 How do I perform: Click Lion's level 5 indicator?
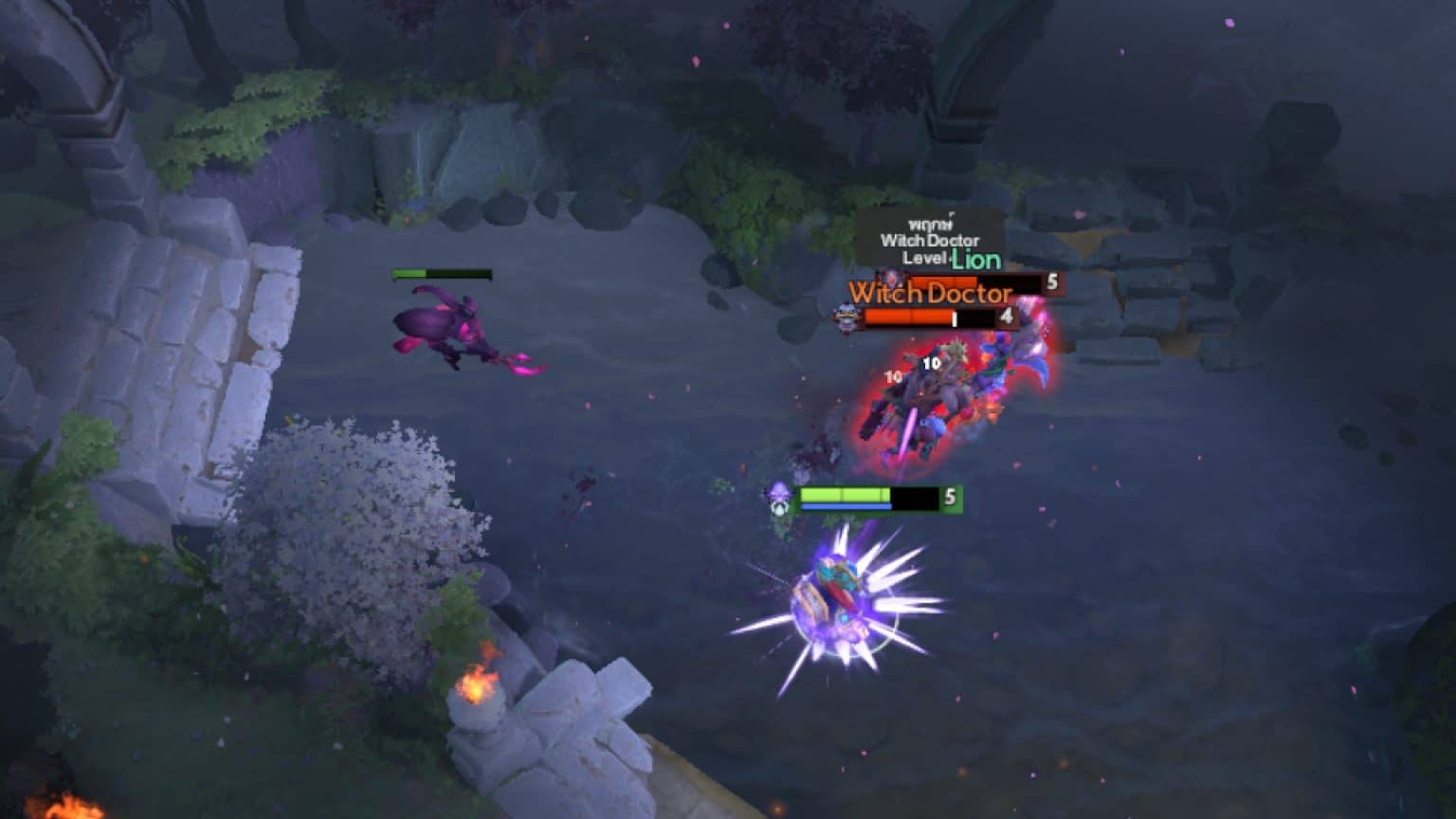point(1051,281)
